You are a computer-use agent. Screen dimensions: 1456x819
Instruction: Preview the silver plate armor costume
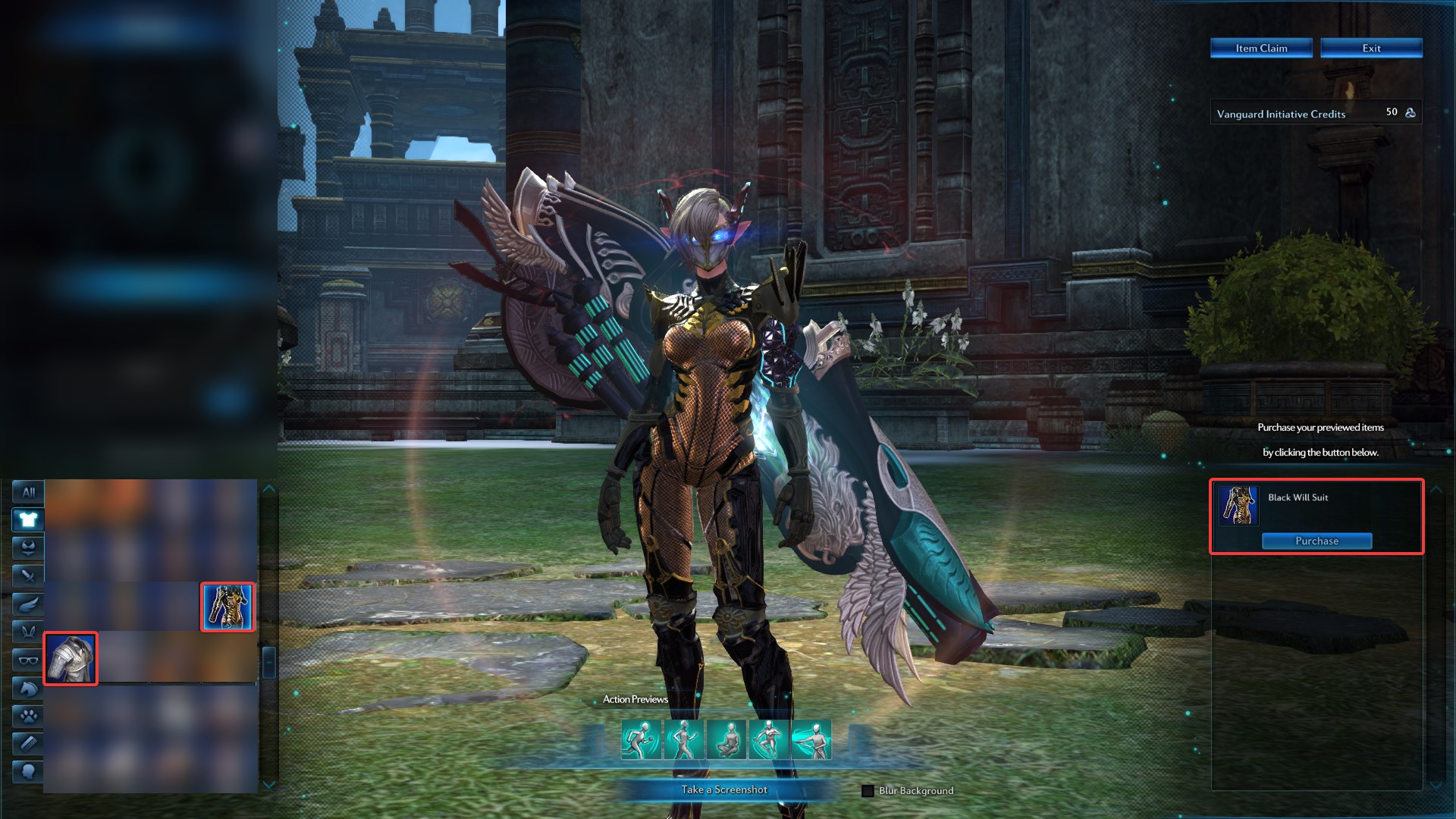click(x=71, y=658)
